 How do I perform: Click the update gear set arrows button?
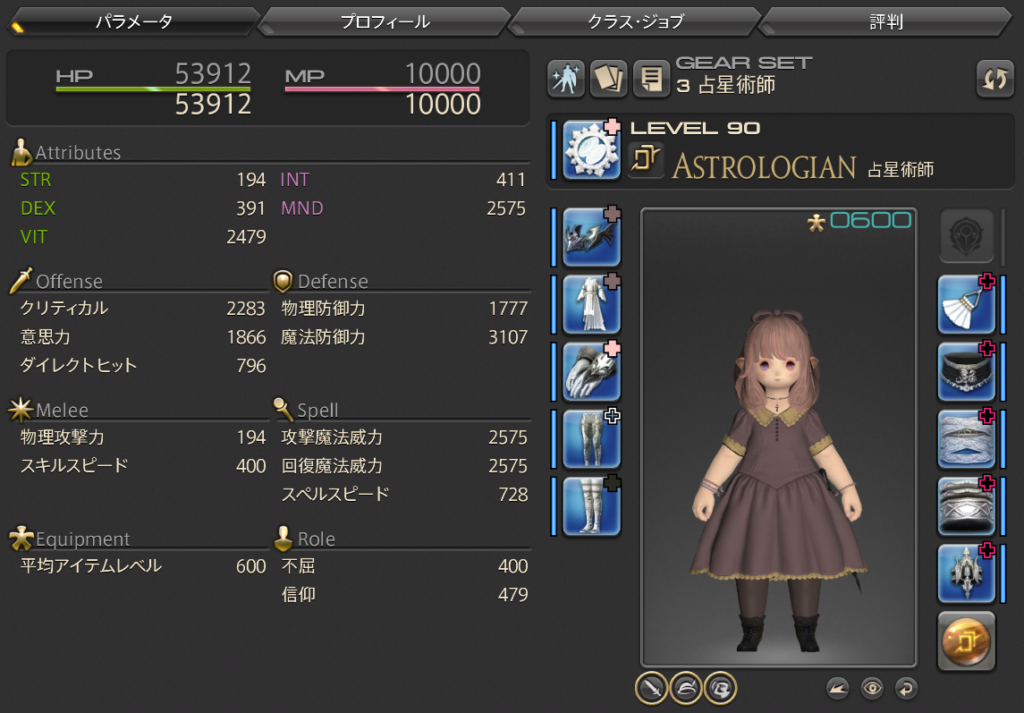point(995,79)
